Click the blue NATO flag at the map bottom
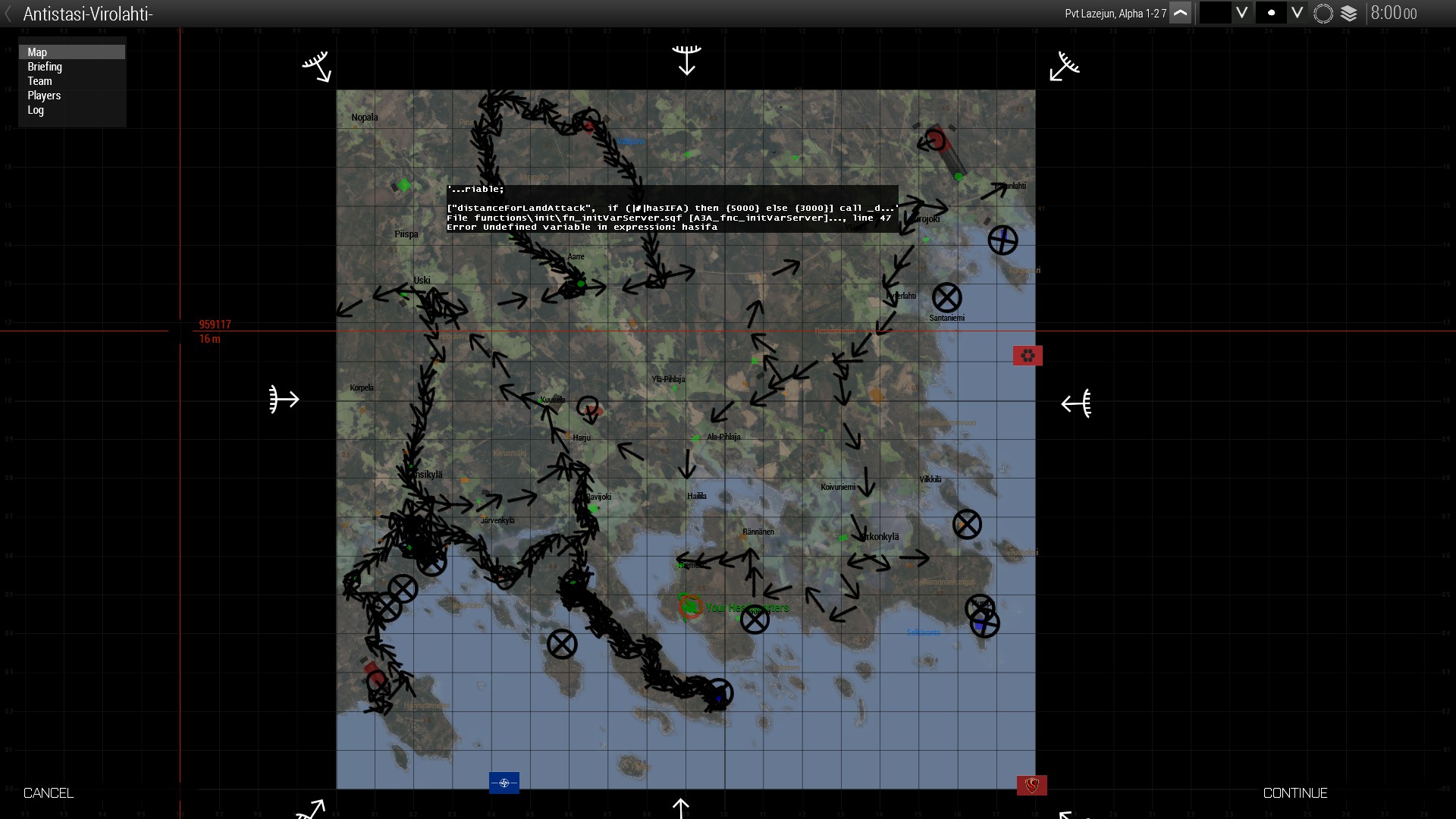This screenshot has width=1456, height=819. [x=504, y=783]
